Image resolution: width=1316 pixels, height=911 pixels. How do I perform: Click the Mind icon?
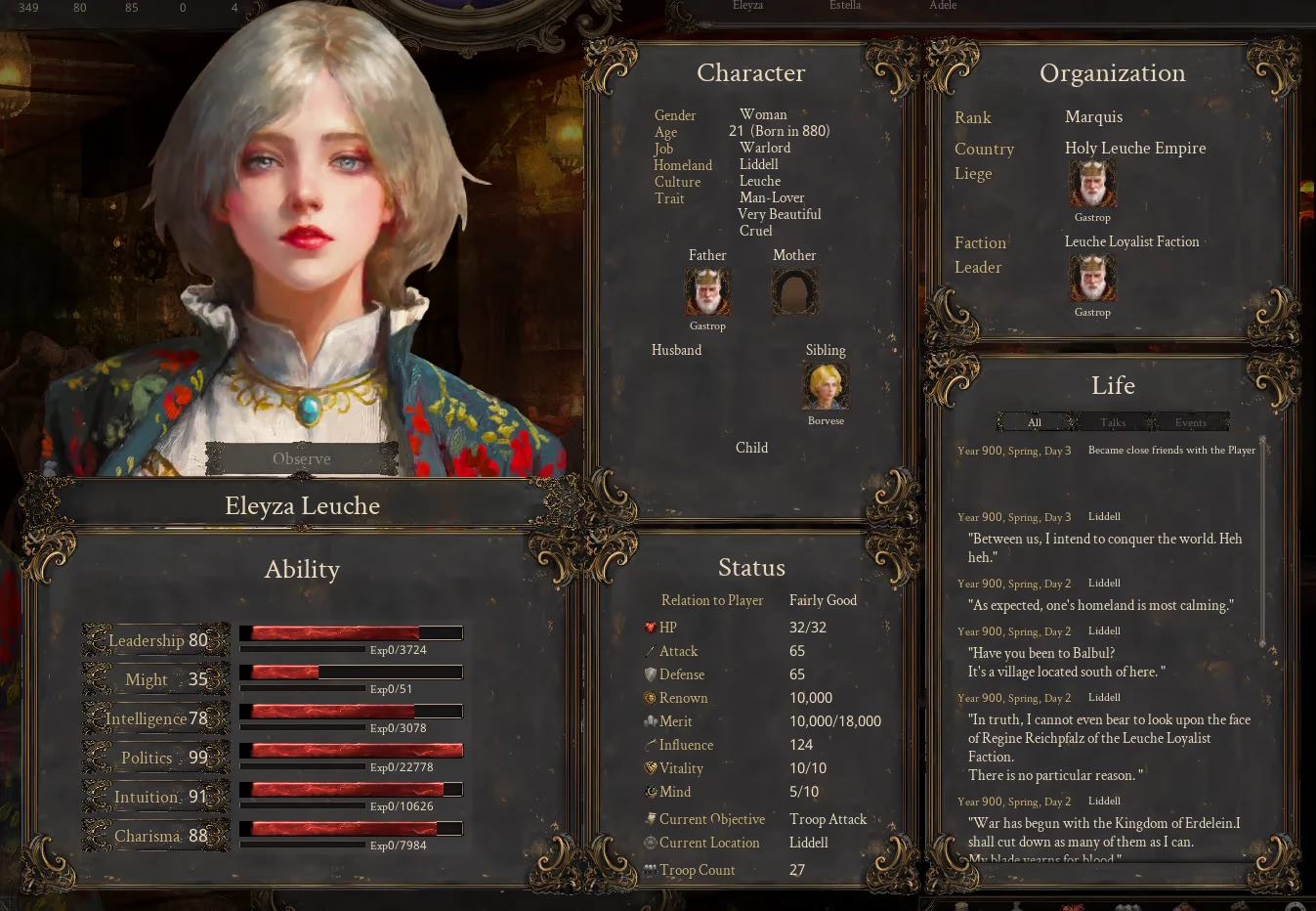tap(650, 792)
